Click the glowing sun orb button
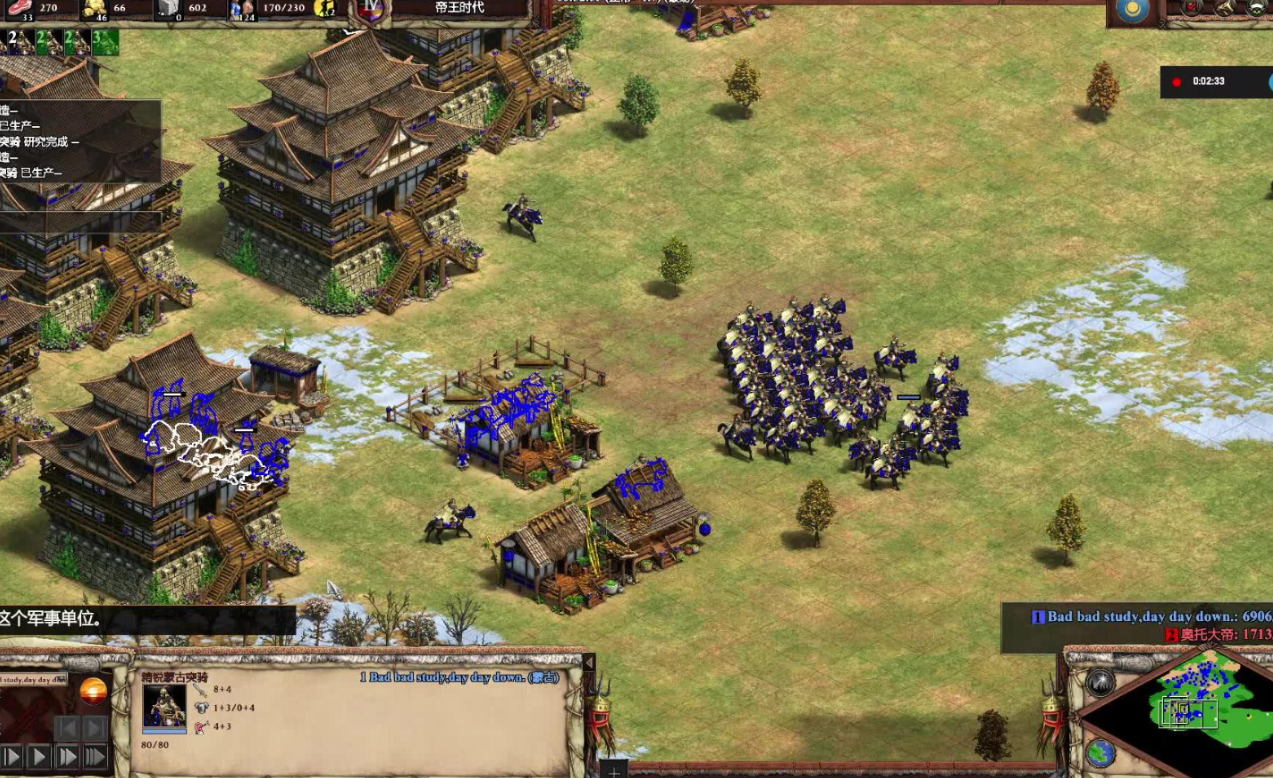 pyautogui.click(x=93, y=691)
